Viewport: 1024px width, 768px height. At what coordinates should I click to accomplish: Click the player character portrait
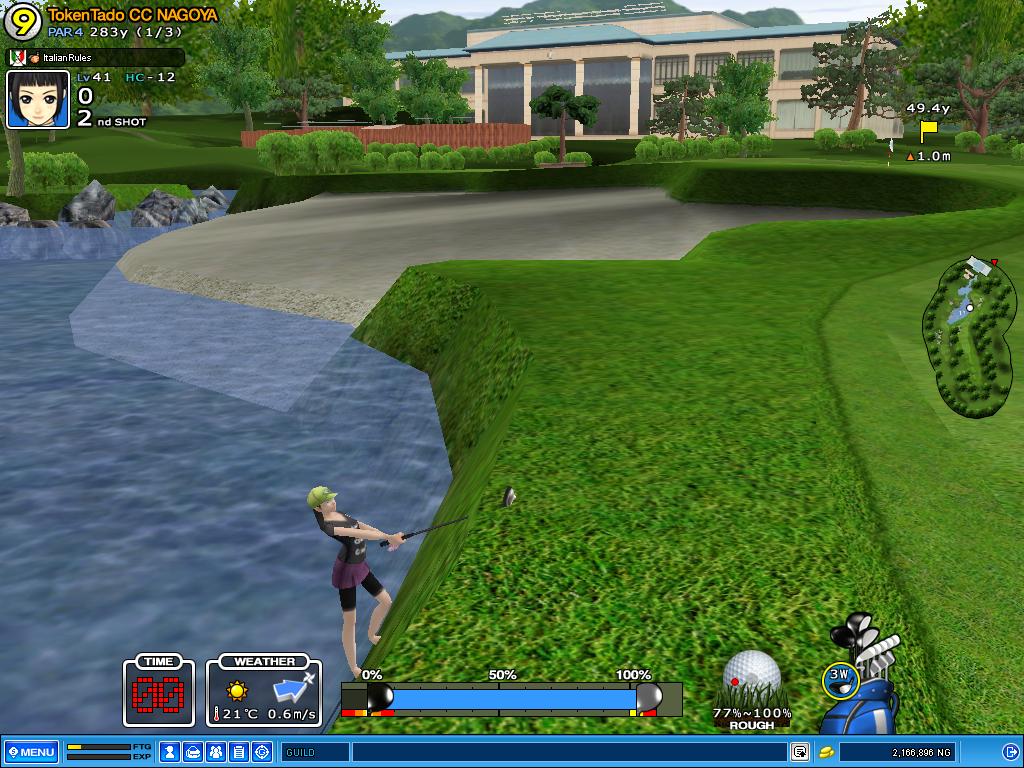pos(38,99)
